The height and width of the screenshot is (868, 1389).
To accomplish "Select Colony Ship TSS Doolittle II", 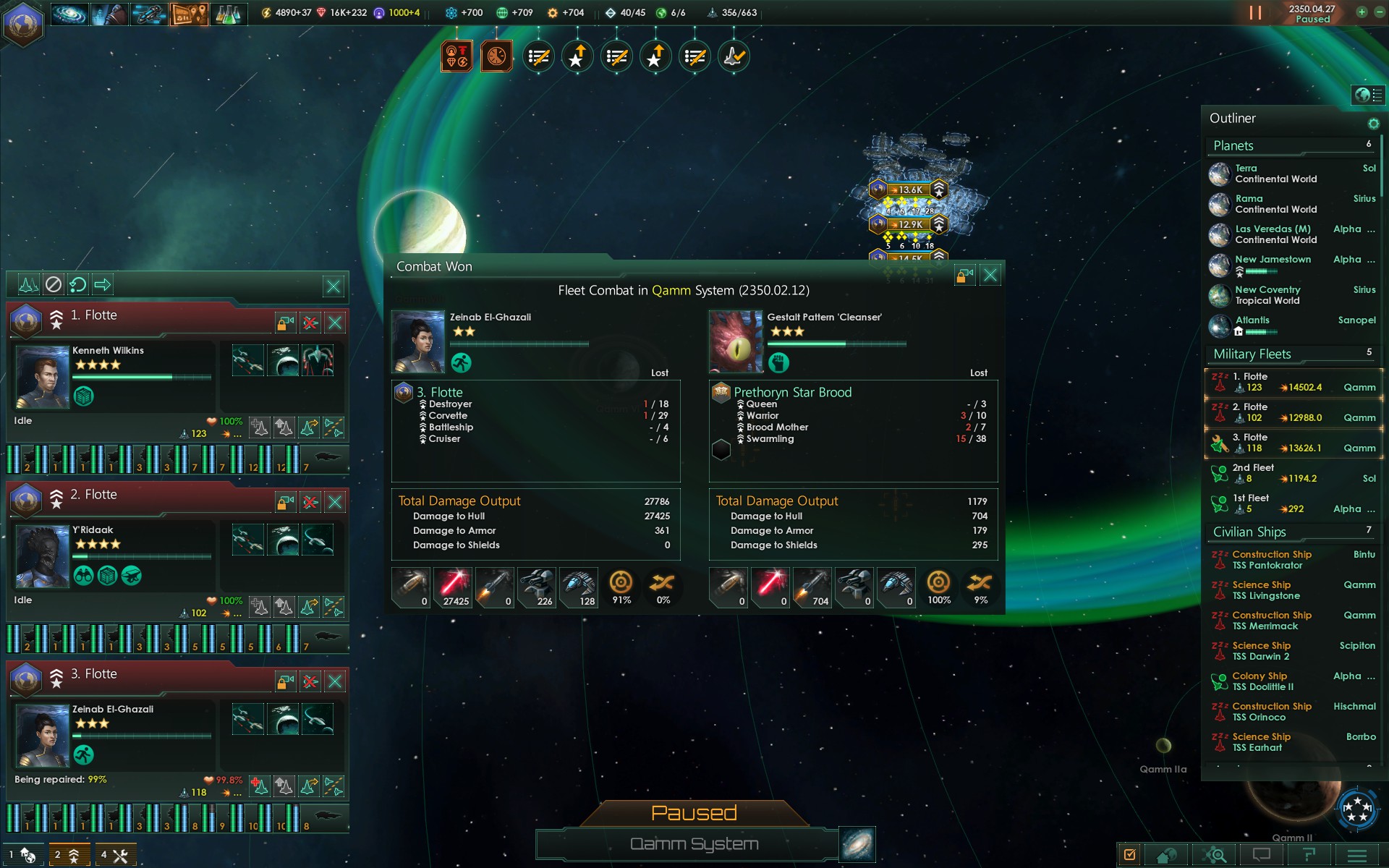I will coord(1263,681).
